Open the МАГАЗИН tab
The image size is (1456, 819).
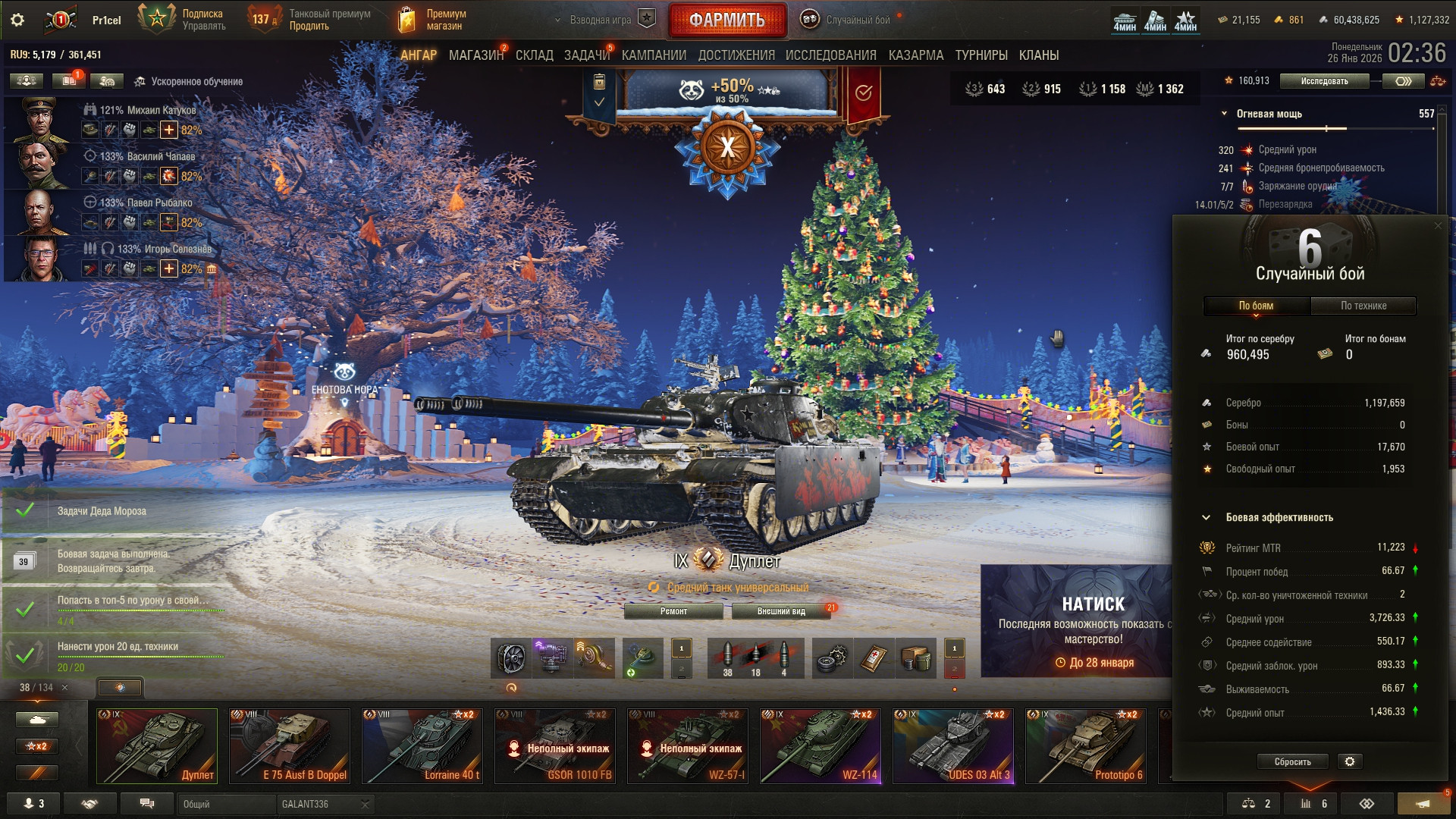click(x=475, y=55)
